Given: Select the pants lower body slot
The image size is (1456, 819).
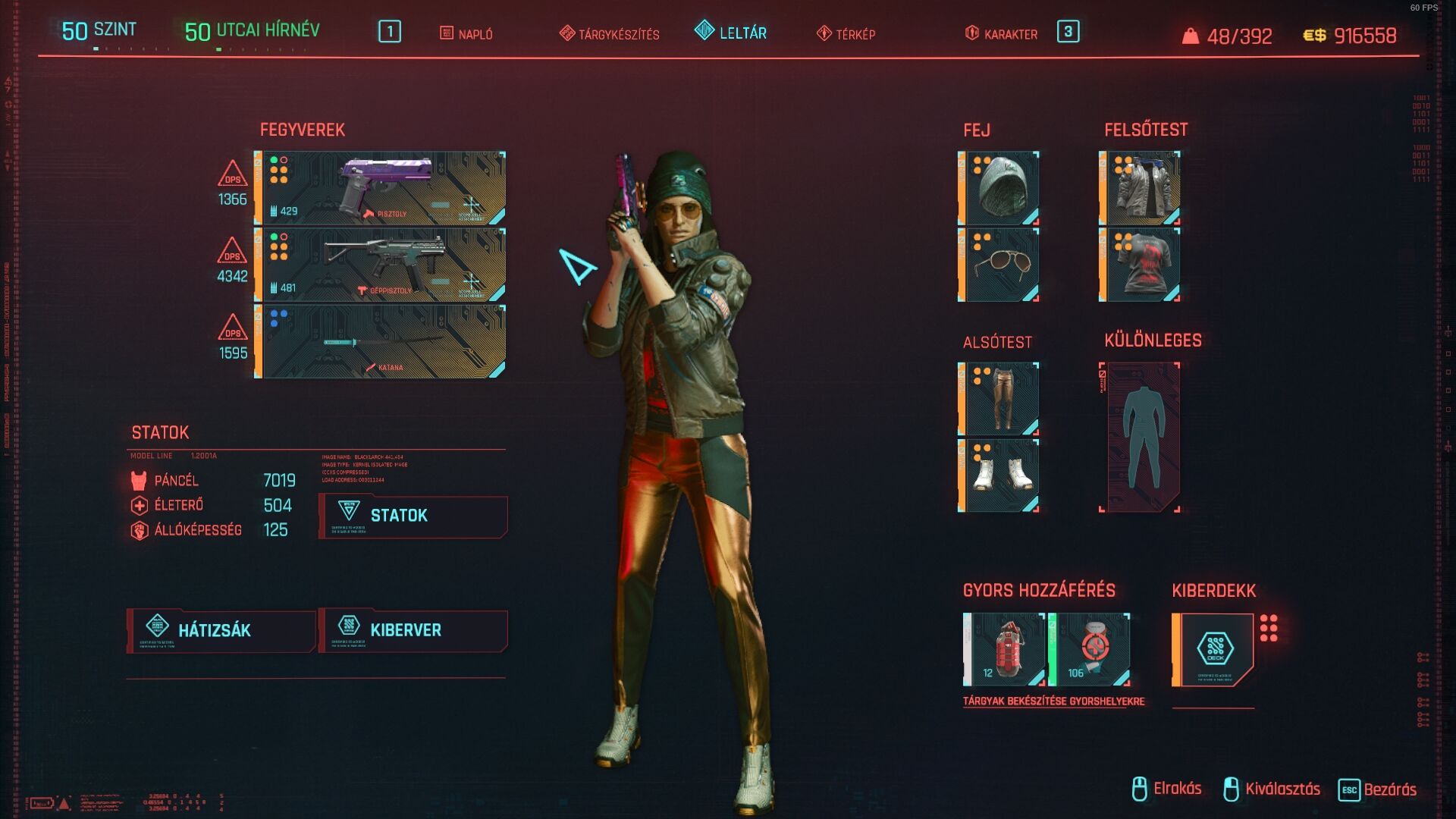Looking at the screenshot, I should [999, 399].
